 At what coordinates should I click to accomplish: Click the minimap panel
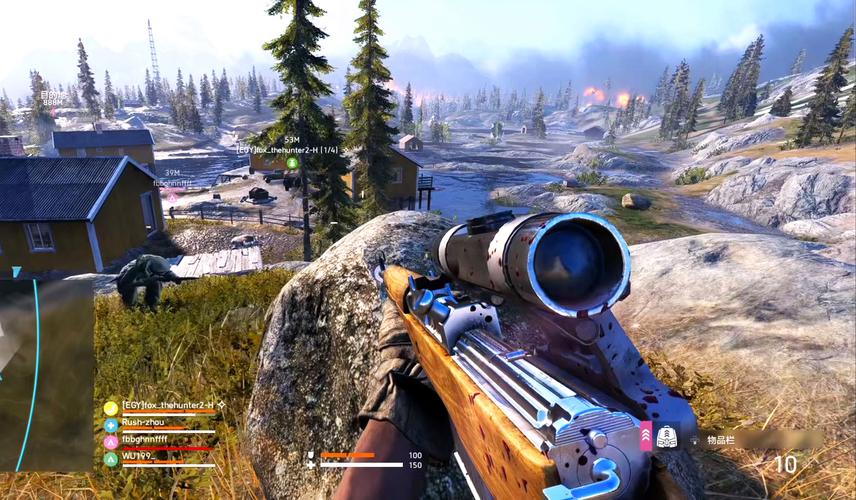[x=47, y=372]
